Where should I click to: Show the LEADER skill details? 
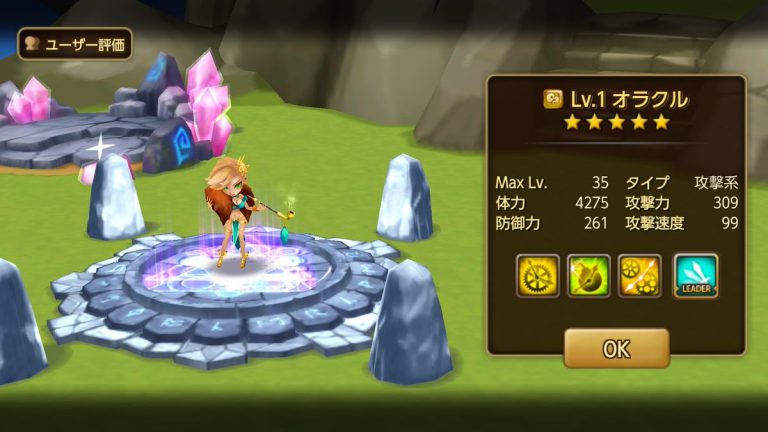tap(695, 276)
